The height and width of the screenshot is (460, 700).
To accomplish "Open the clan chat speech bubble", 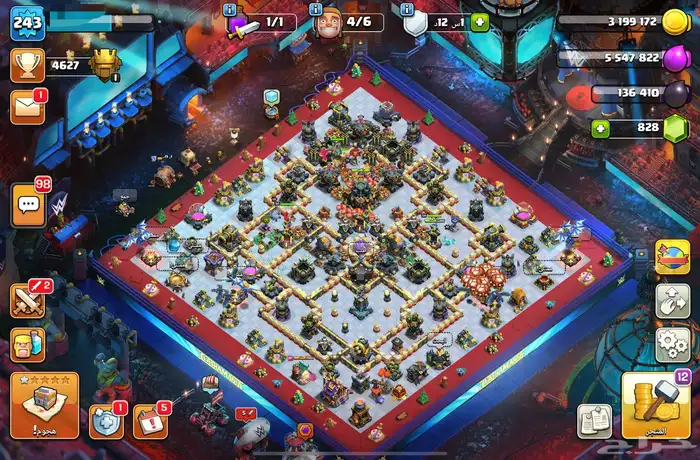I will point(30,204).
